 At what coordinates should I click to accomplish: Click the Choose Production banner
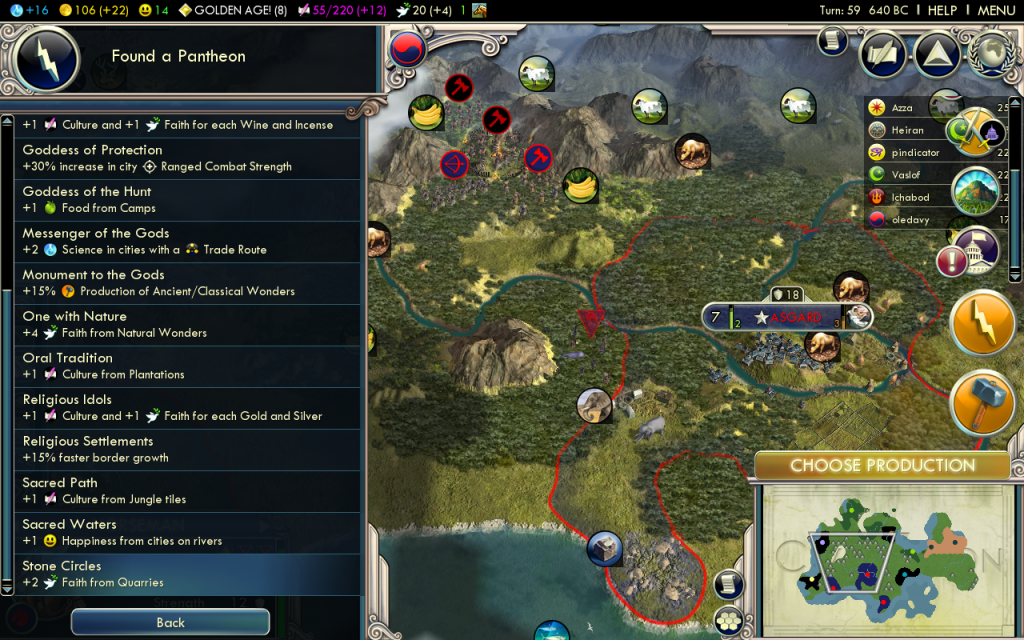coord(882,465)
